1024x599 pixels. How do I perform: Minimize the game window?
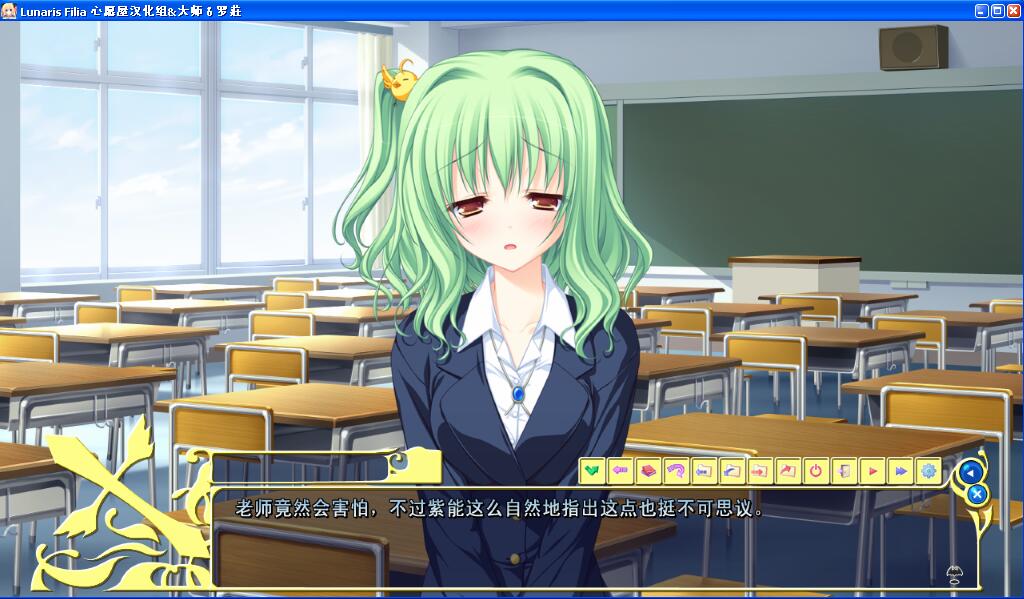(x=981, y=10)
